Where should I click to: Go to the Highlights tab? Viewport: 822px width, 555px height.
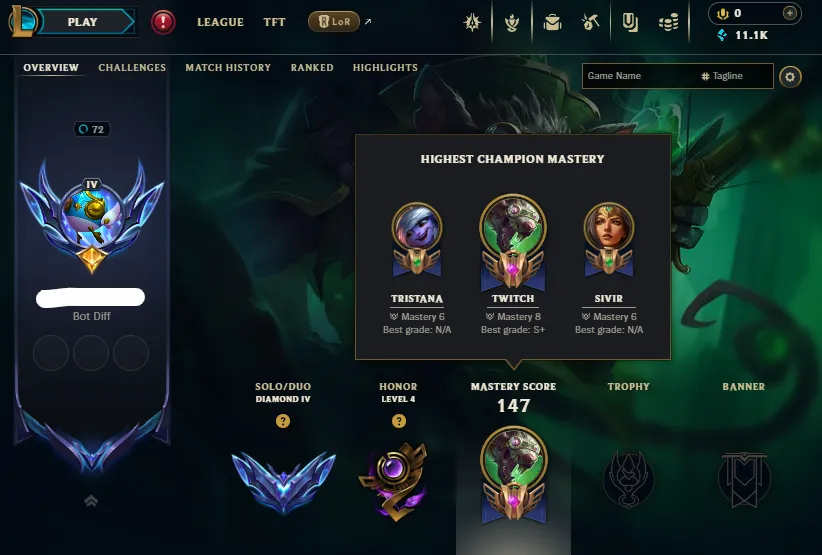[385, 68]
